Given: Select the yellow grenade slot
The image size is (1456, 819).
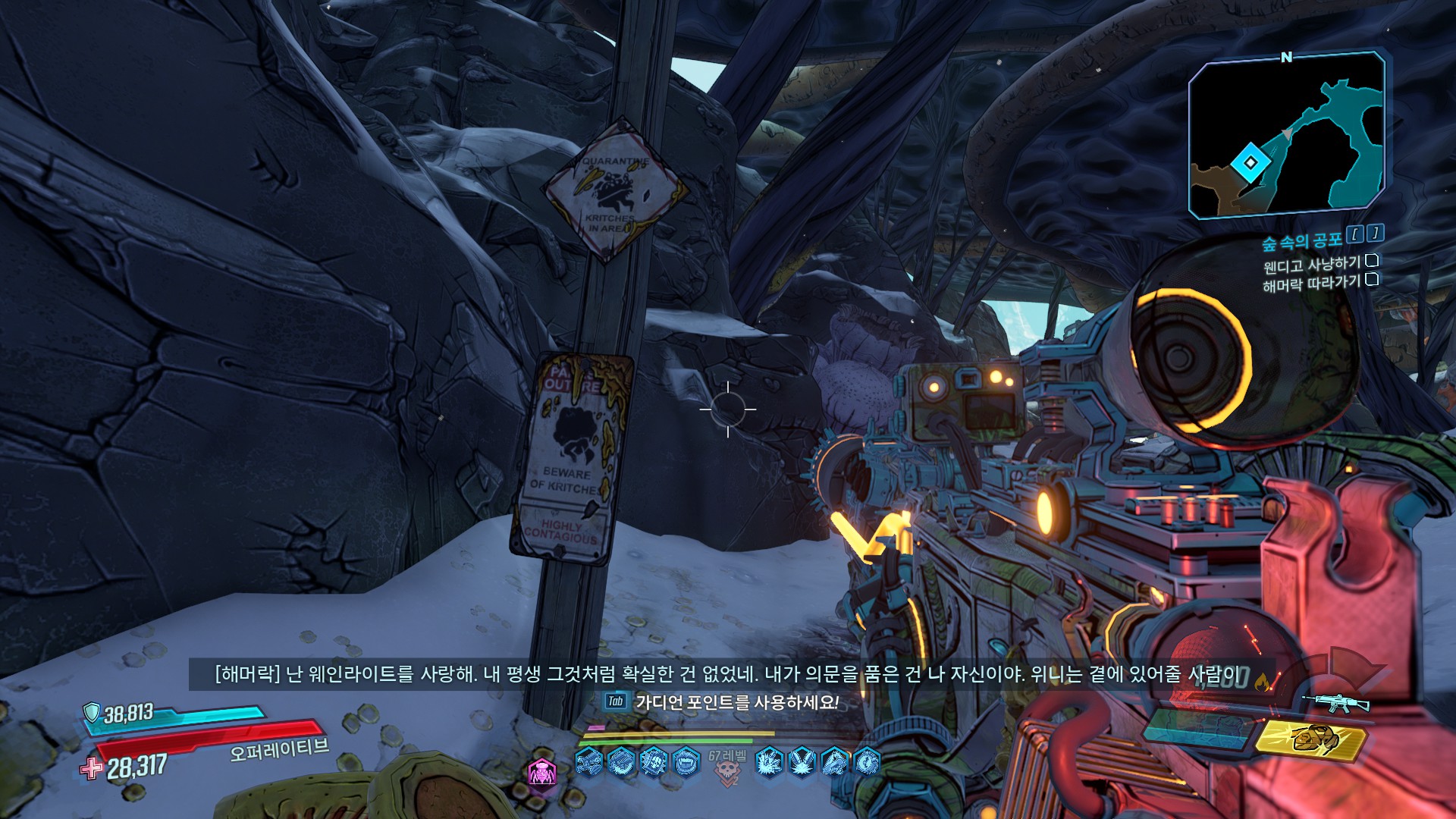Looking at the screenshot, I should (x=1311, y=739).
